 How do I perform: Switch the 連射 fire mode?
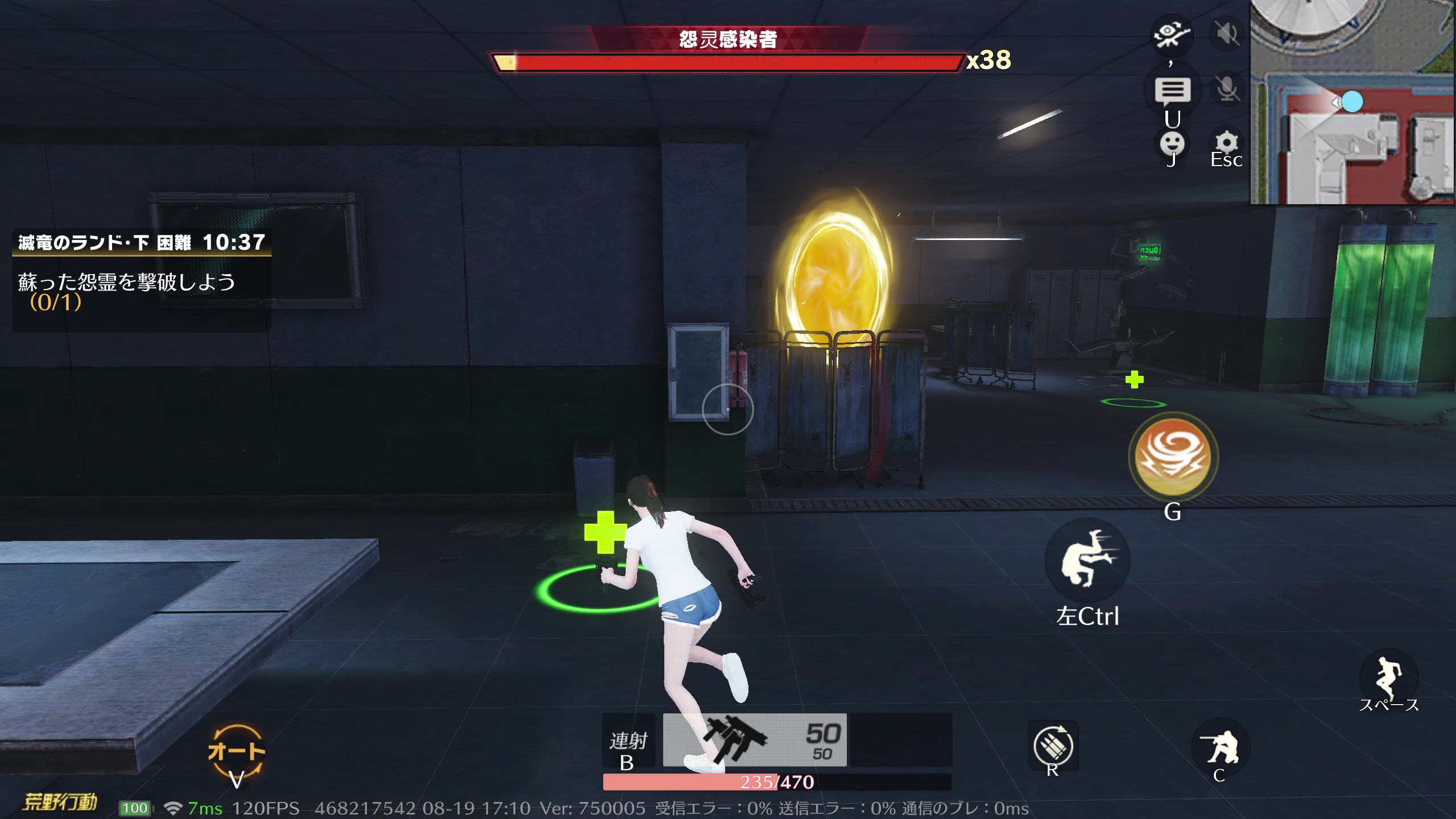628,741
